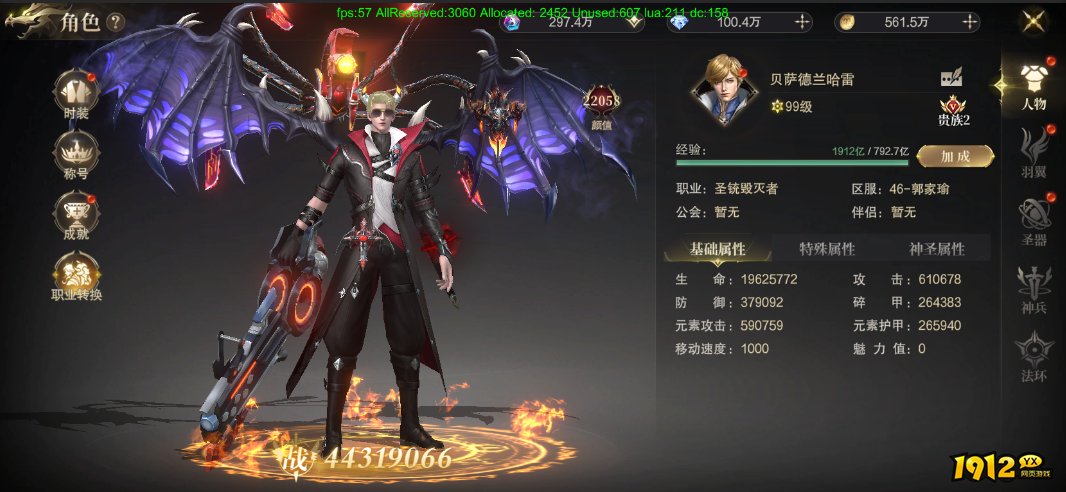Add more diamonds with plus button
The width and height of the screenshot is (1066, 492).
pyautogui.click(x=799, y=22)
